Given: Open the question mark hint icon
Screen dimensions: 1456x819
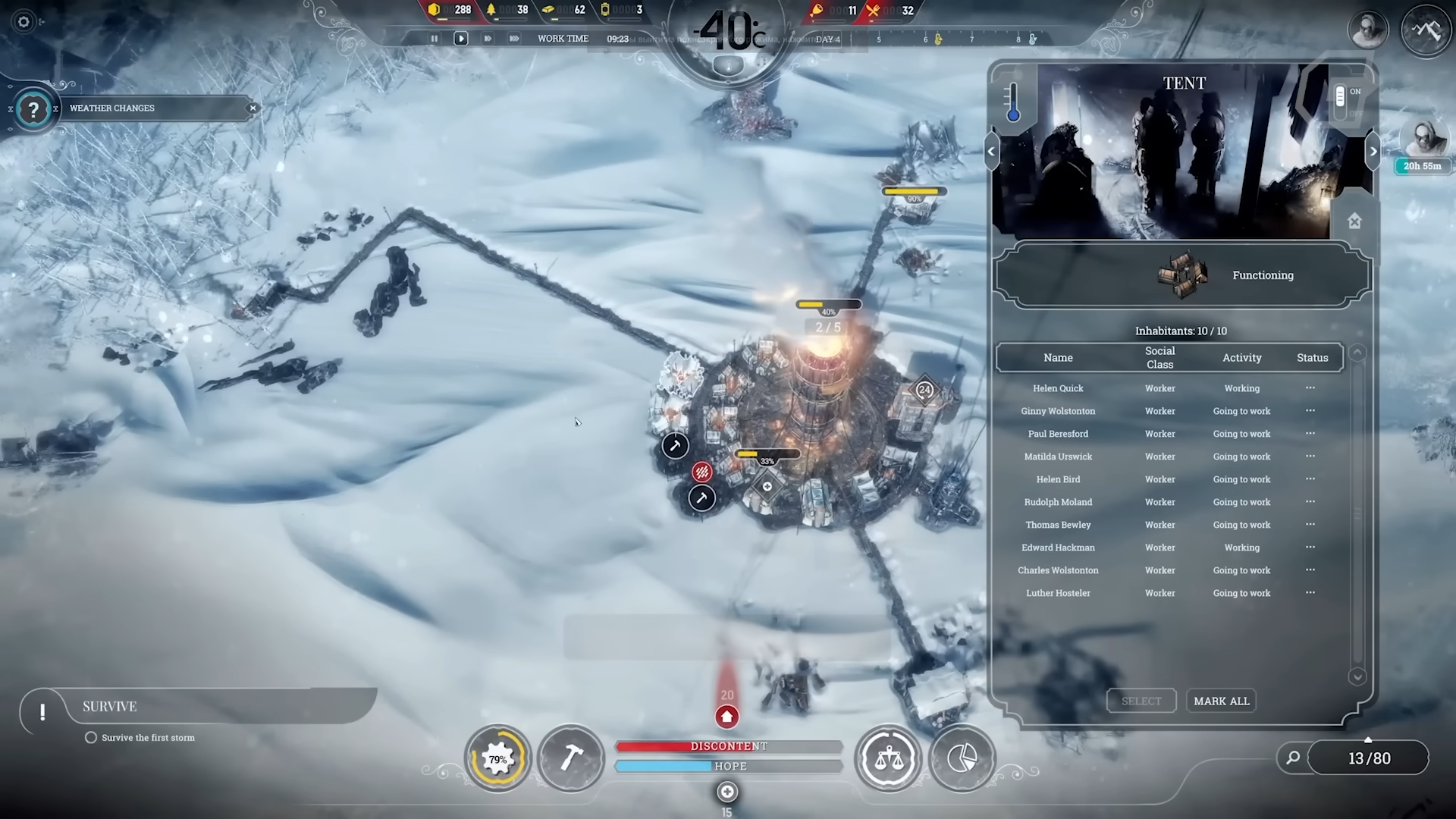Looking at the screenshot, I should click(33, 111).
